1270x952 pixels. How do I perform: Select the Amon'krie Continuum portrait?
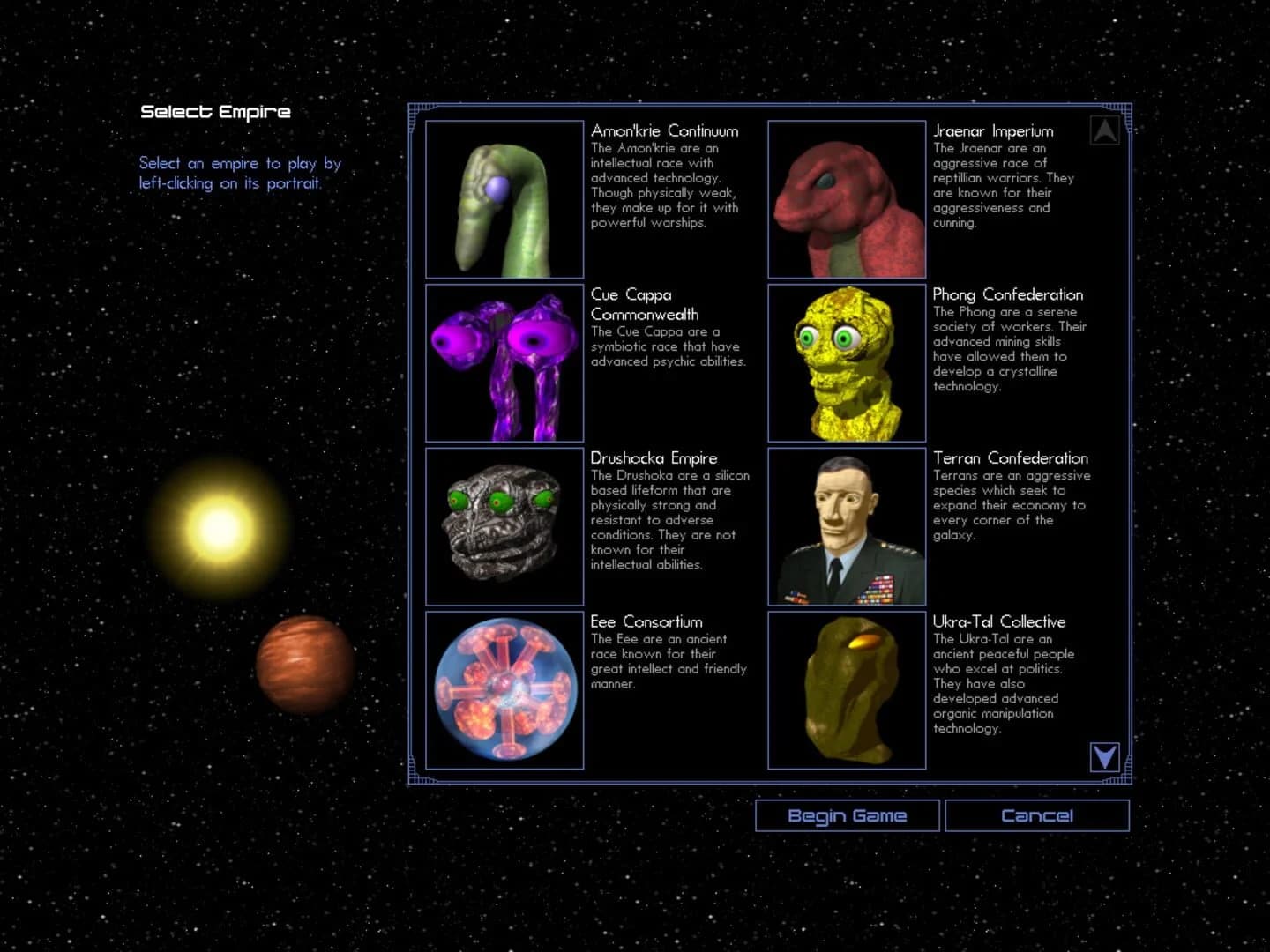(x=504, y=198)
